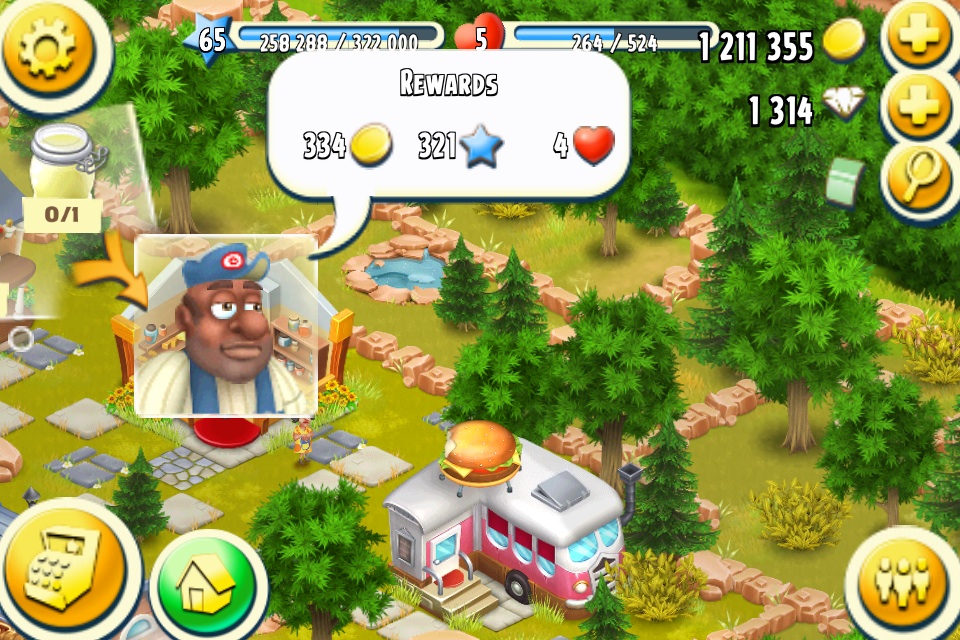Tap the visitor's character portrait
This screenshot has height=640, width=960.
pyautogui.click(x=226, y=326)
